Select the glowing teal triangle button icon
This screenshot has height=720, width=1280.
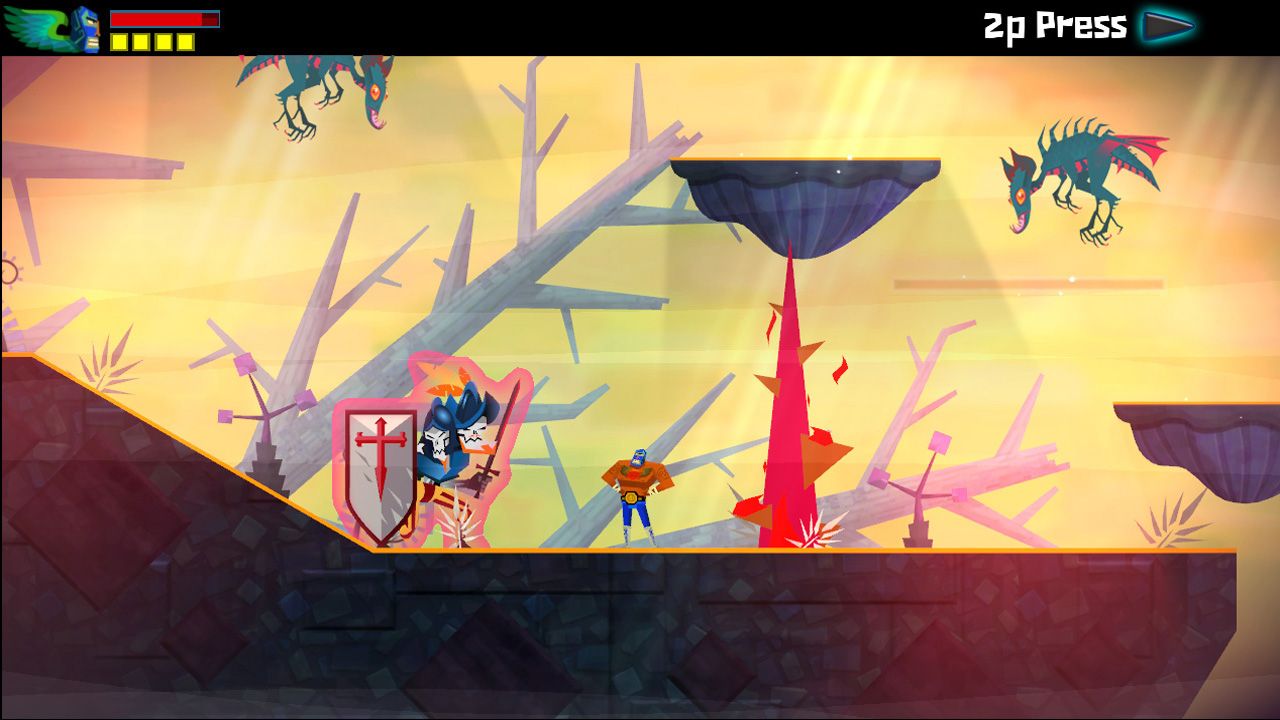[1168, 25]
